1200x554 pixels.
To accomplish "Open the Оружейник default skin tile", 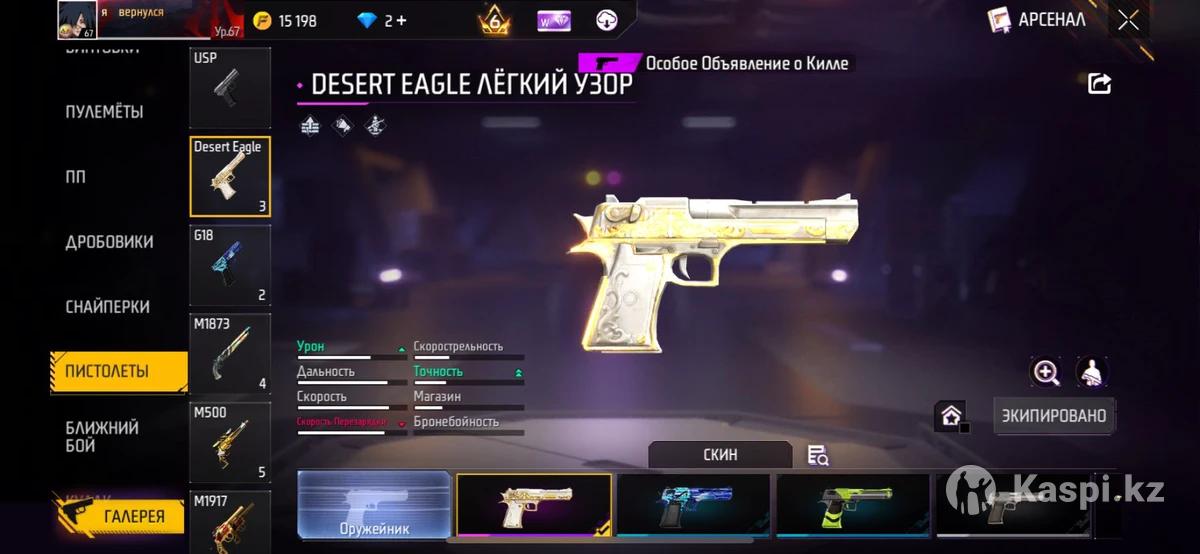I will [x=374, y=505].
